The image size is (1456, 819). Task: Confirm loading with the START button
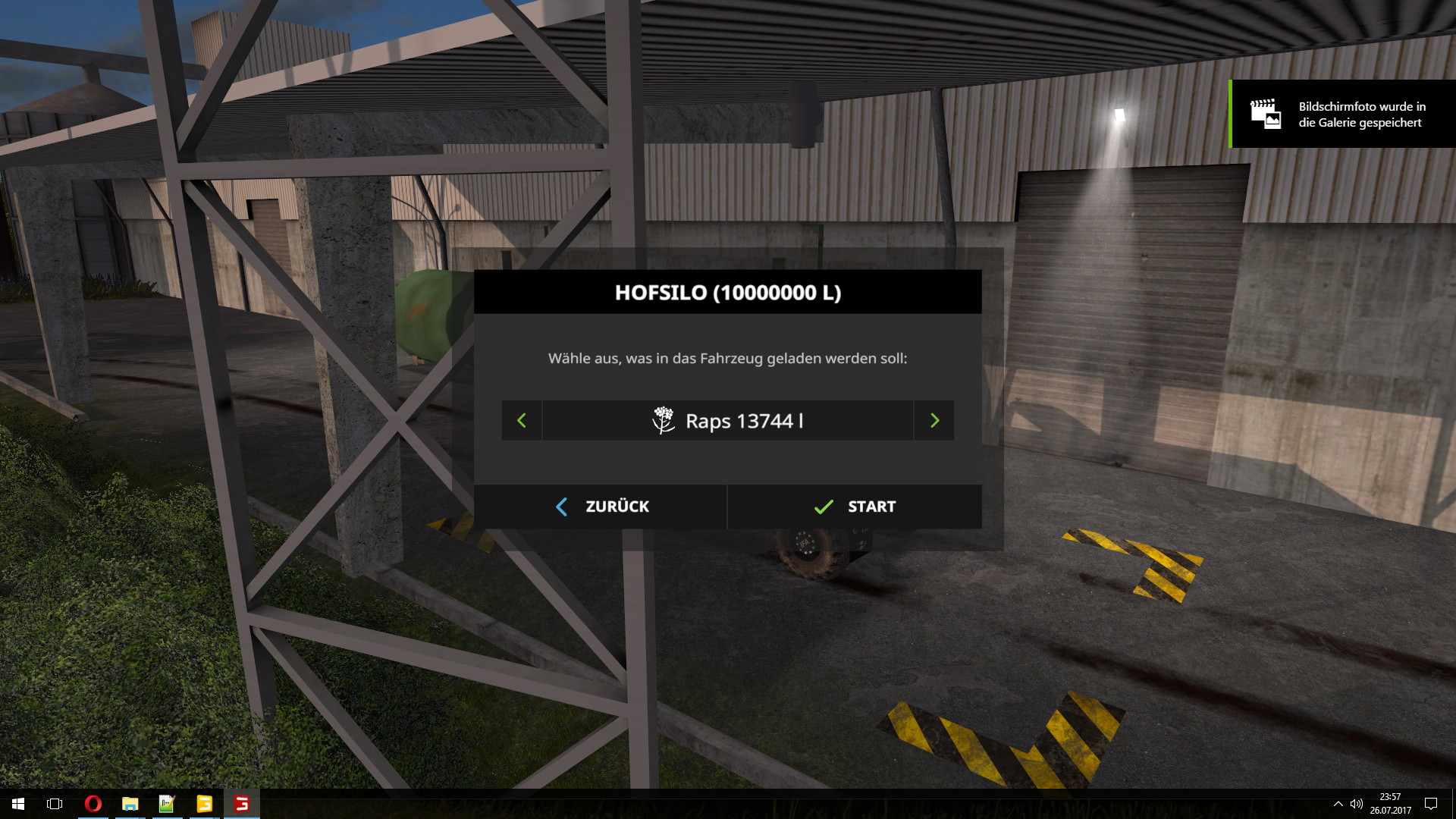[x=855, y=507]
